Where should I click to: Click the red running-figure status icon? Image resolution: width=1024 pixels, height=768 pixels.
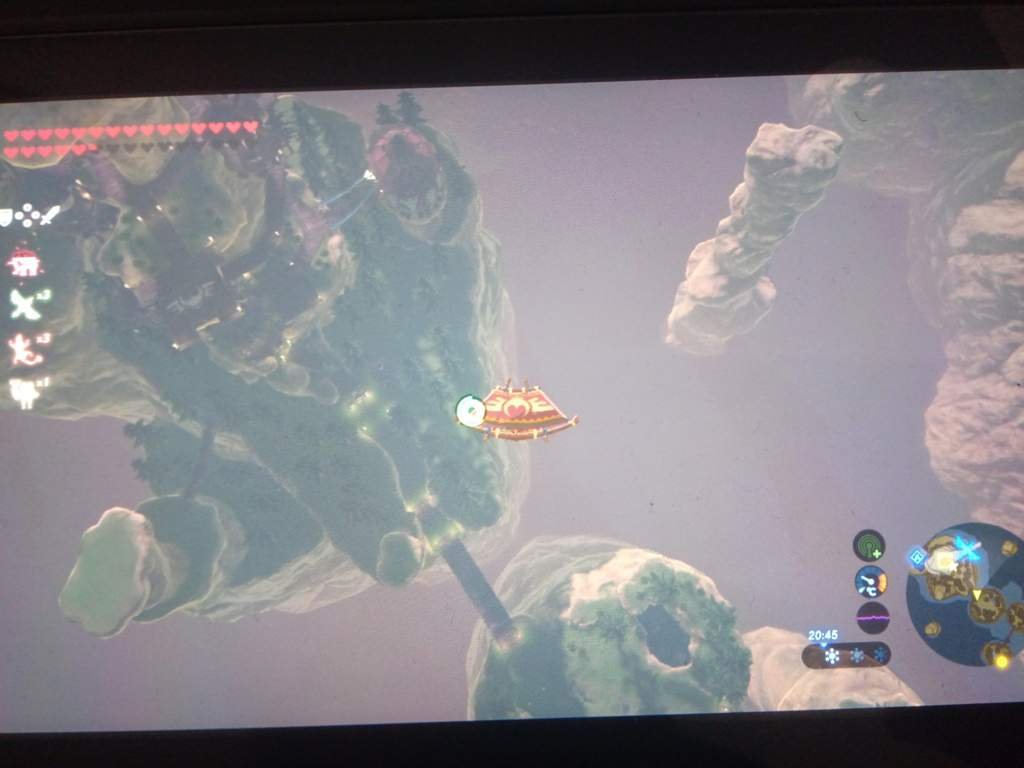pyautogui.click(x=23, y=348)
